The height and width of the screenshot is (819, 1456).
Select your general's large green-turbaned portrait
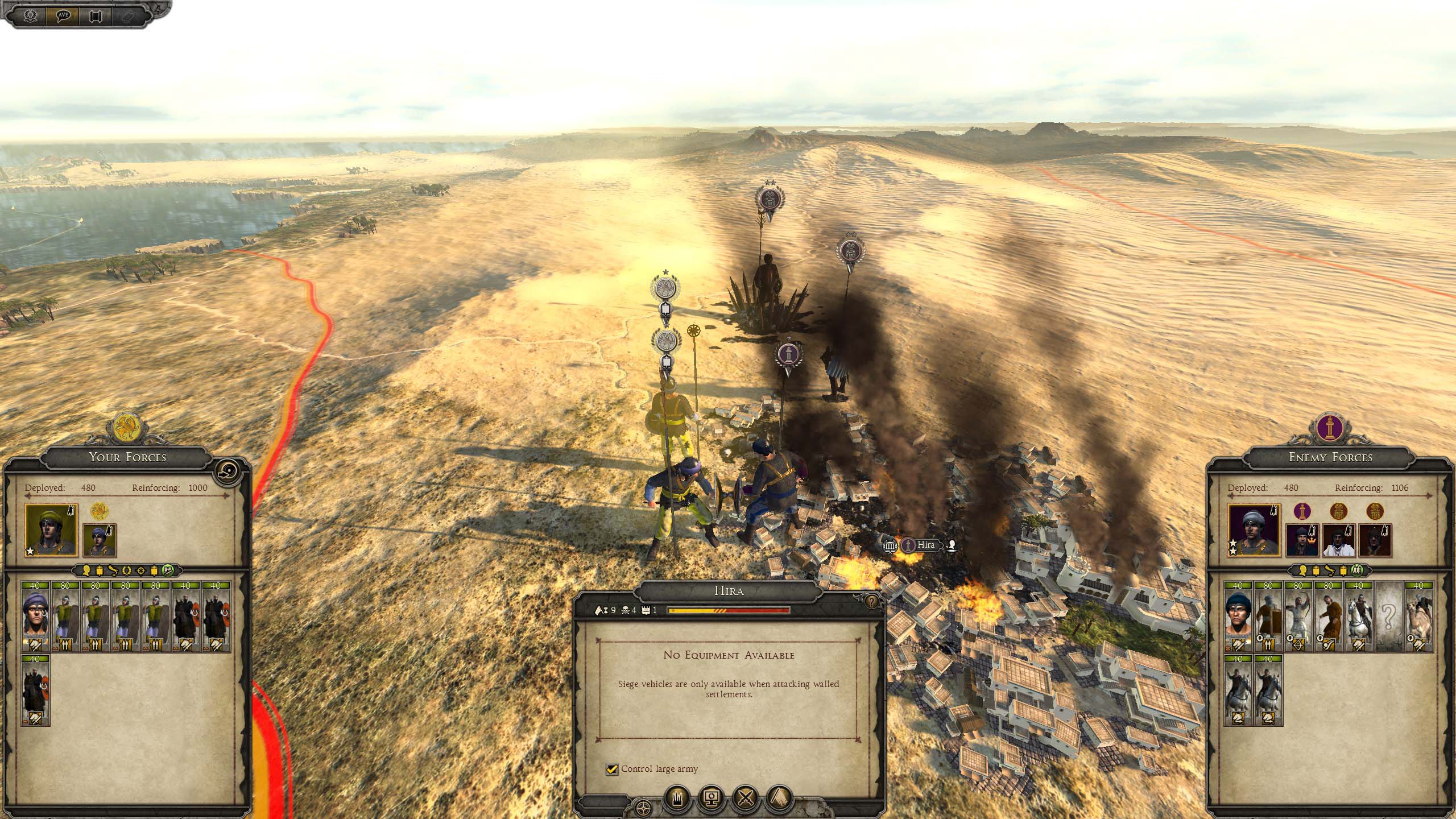pyautogui.click(x=51, y=530)
